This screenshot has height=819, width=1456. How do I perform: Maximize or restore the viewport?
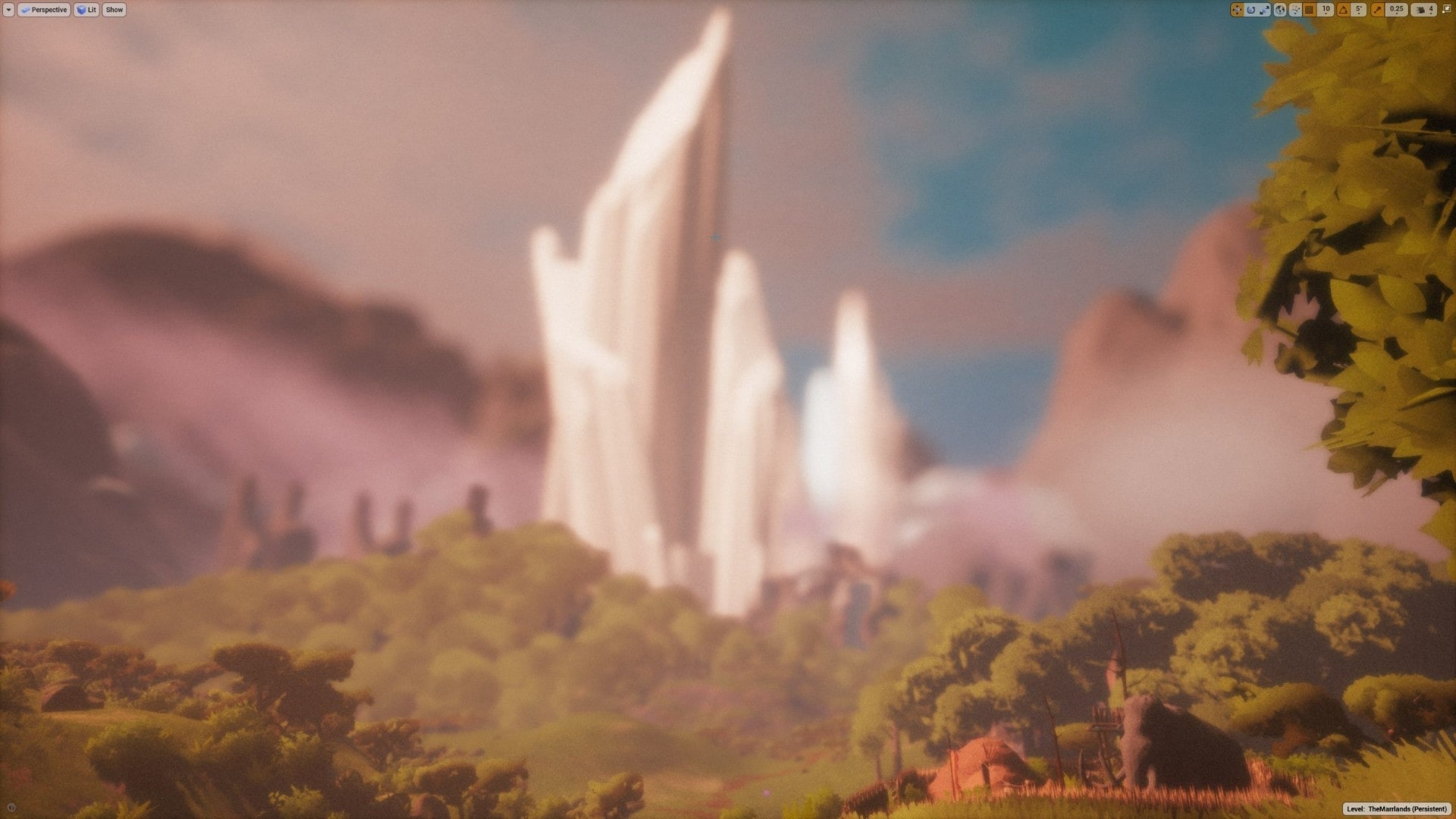coord(1445,10)
